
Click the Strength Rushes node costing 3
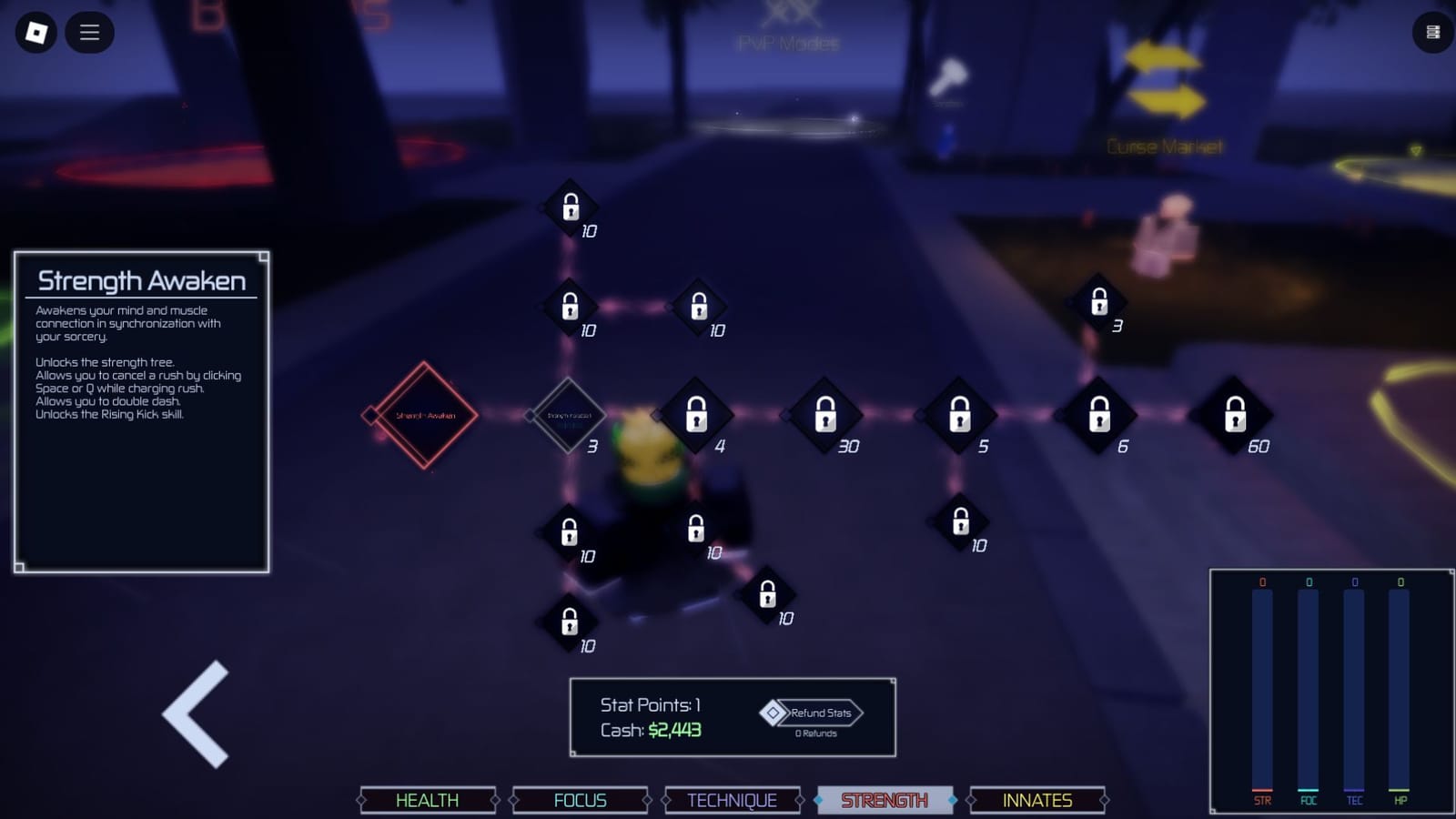pyautogui.click(x=569, y=414)
